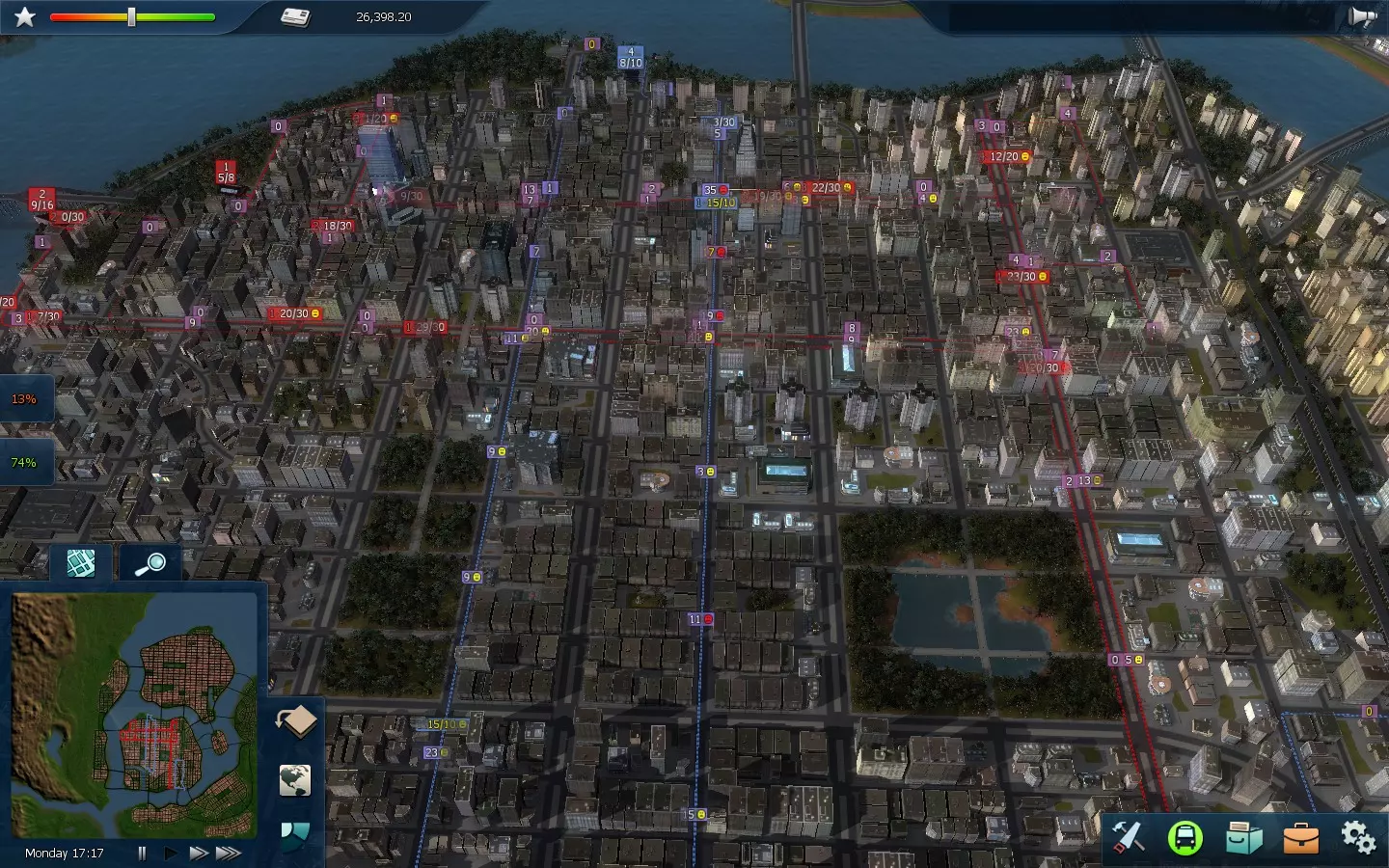This screenshot has width=1389, height=868.
Task: Set game speed to triple fast-forward
Action: pos(229,853)
